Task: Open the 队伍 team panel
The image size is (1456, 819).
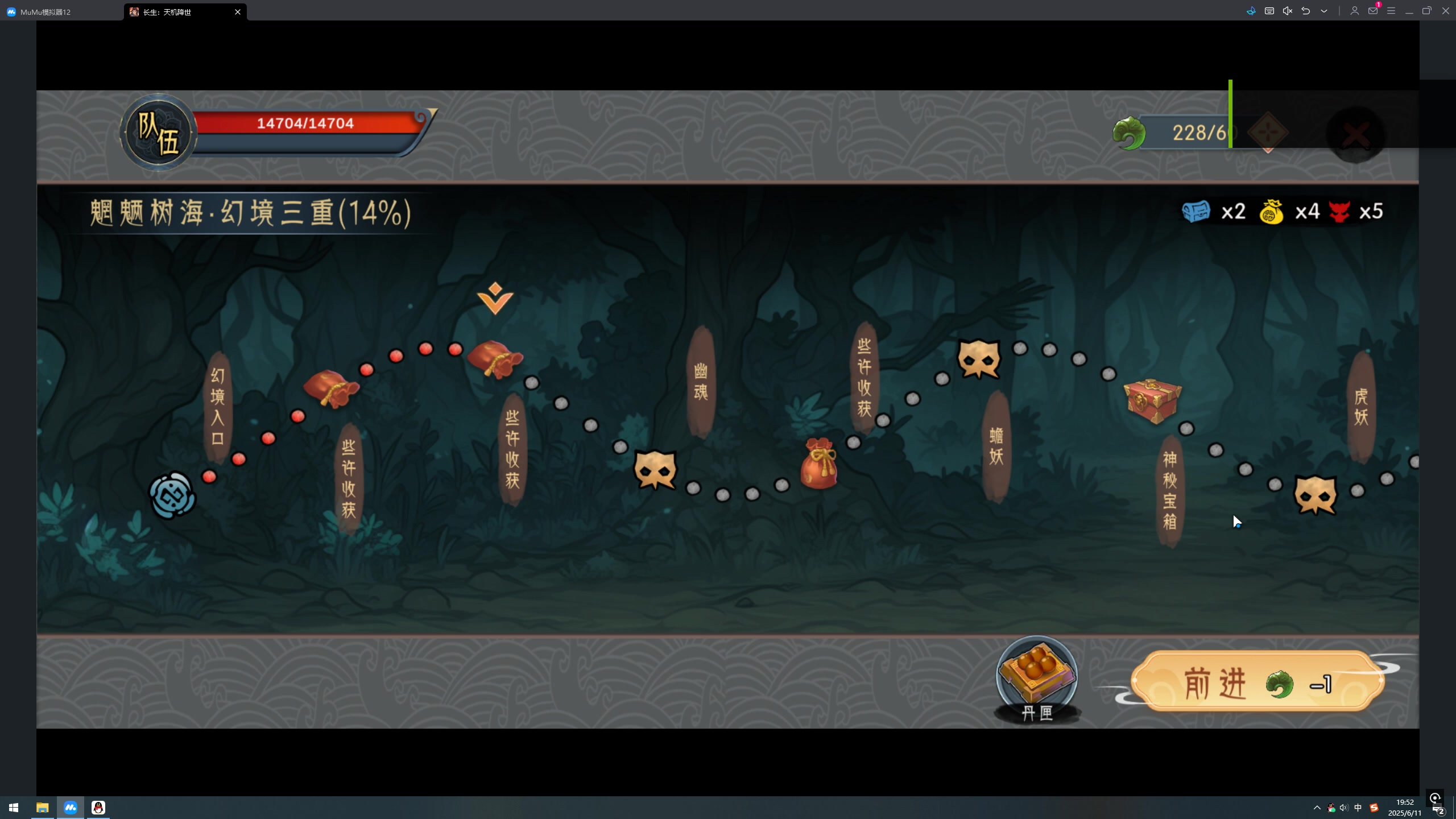Action: click(158, 133)
